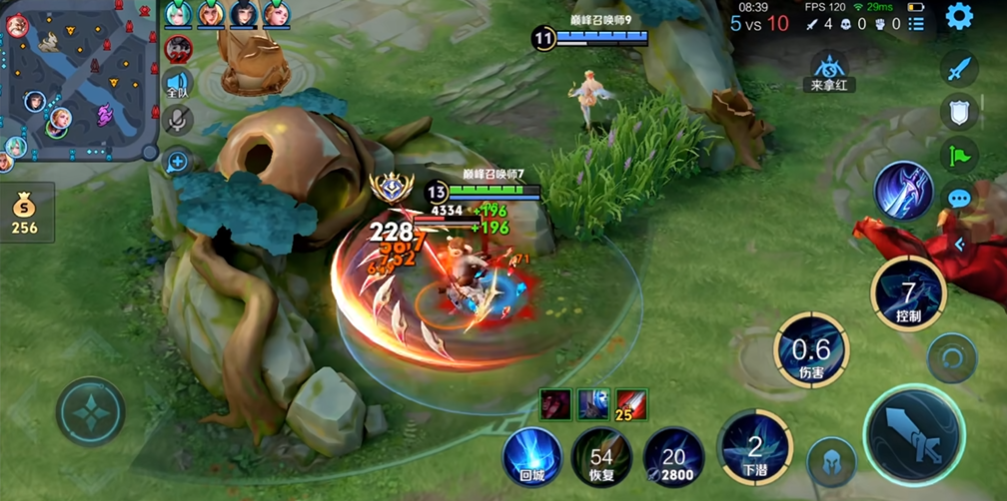Tap the minimap
Image resolution: width=1007 pixels, height=501 pixels.
(x=79, y=82)
